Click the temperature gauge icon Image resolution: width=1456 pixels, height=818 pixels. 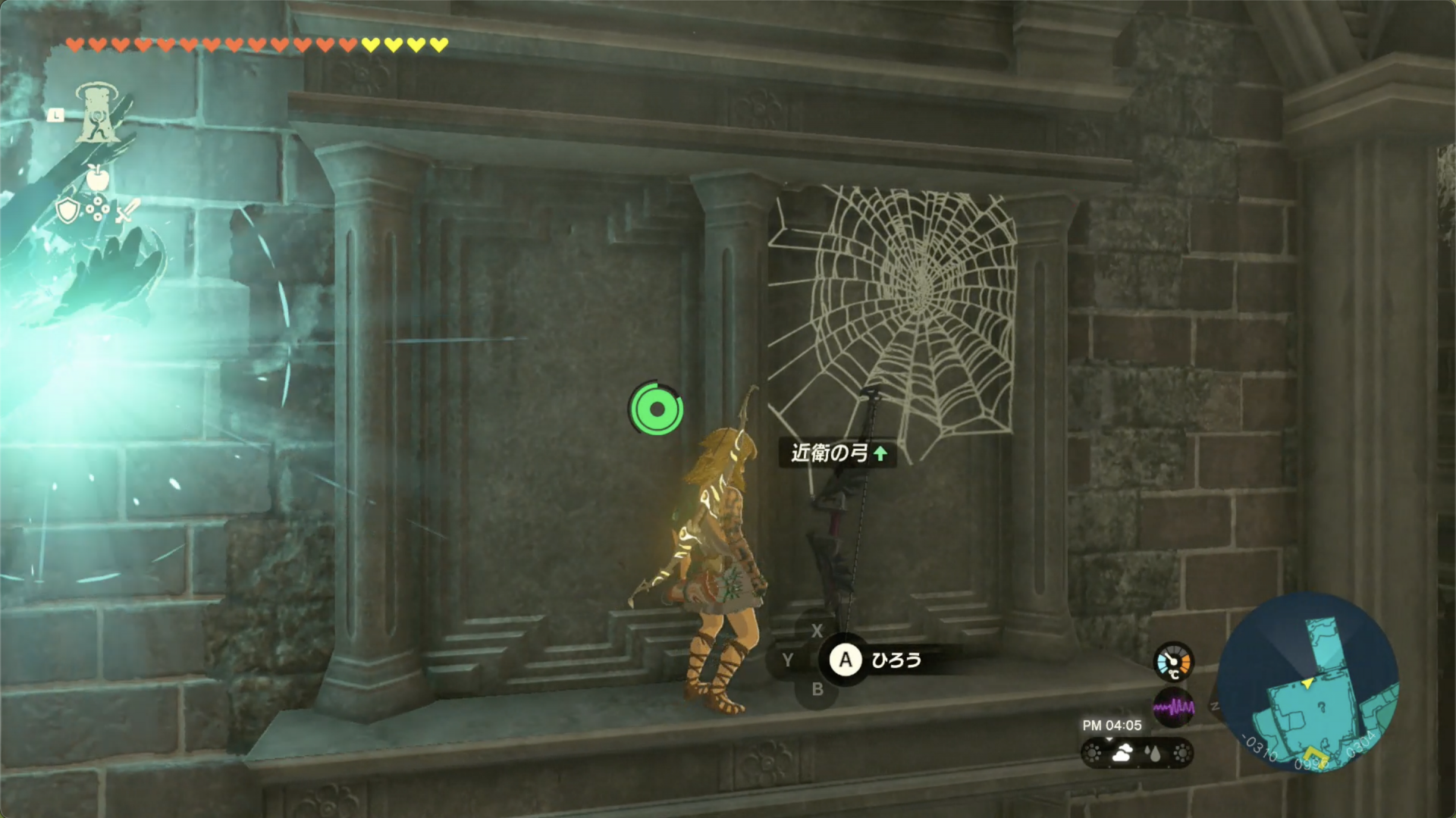tap(1174, 662)
